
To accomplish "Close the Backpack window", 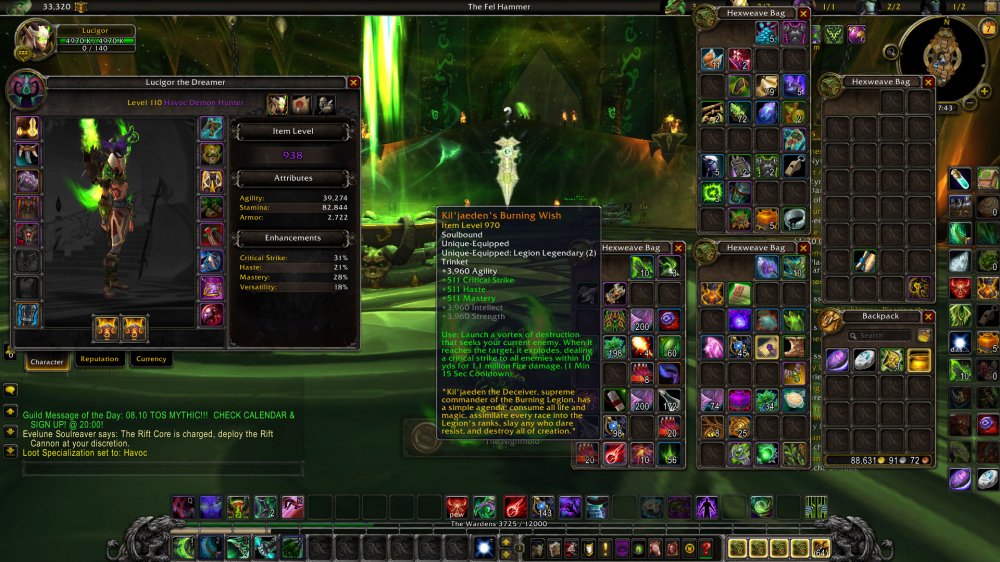I will pos(927,316).
